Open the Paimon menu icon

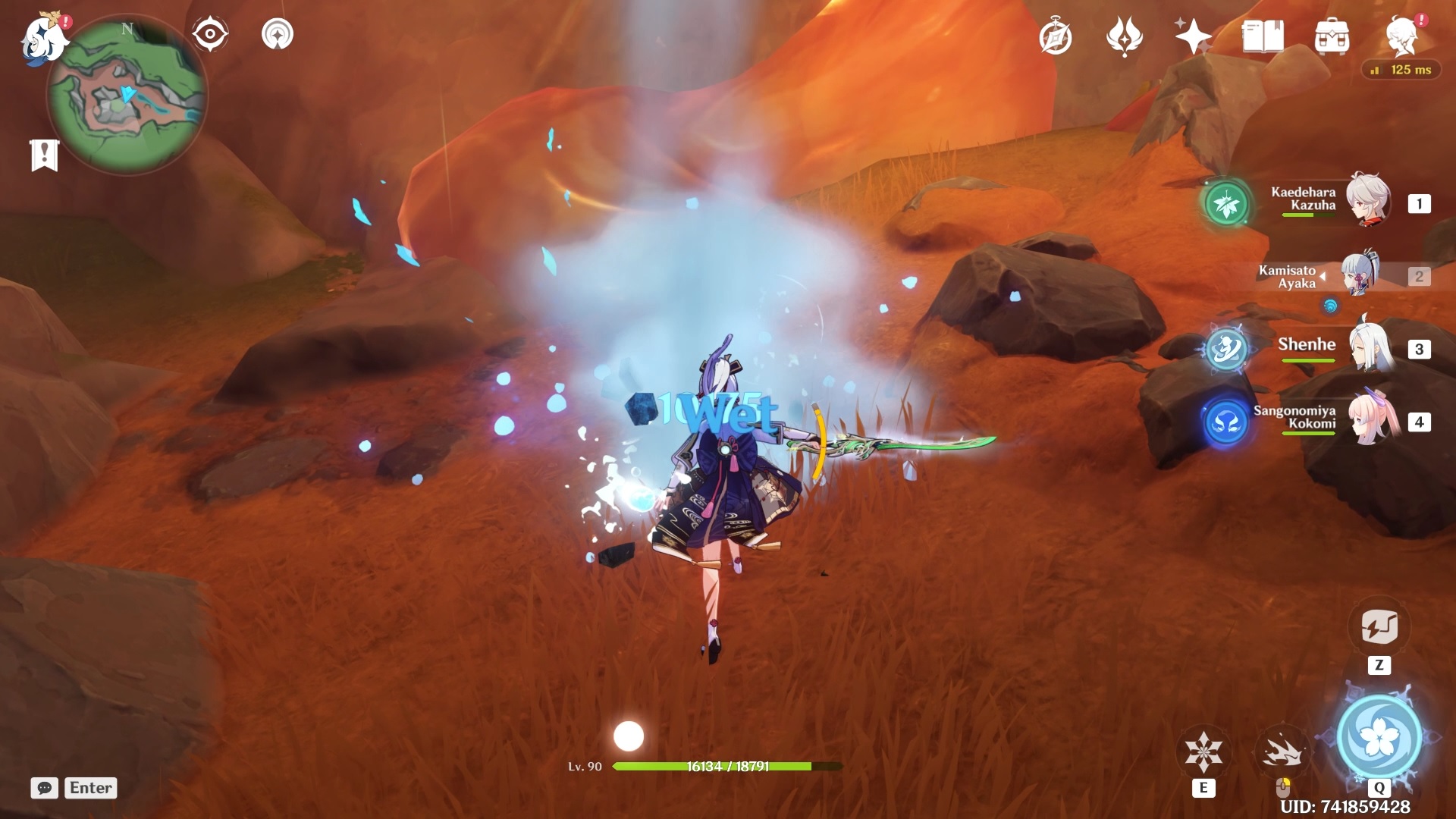coord(44,38)
